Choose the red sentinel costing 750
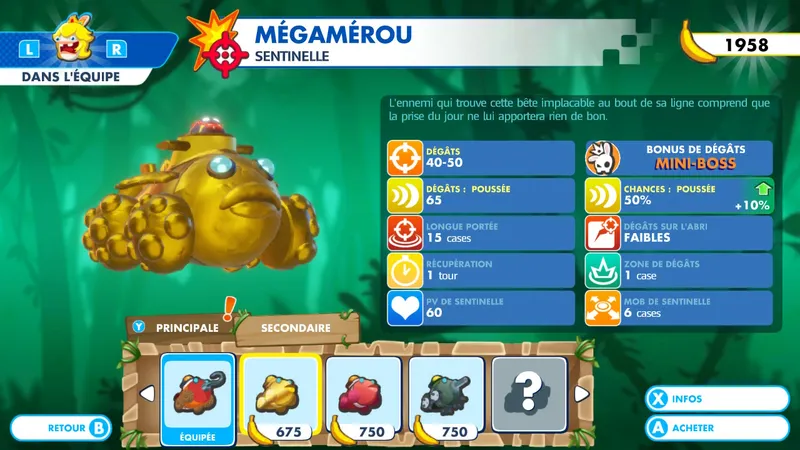This screenshot has width=800, height=450. pyautogui.click(x=363, y=396)
